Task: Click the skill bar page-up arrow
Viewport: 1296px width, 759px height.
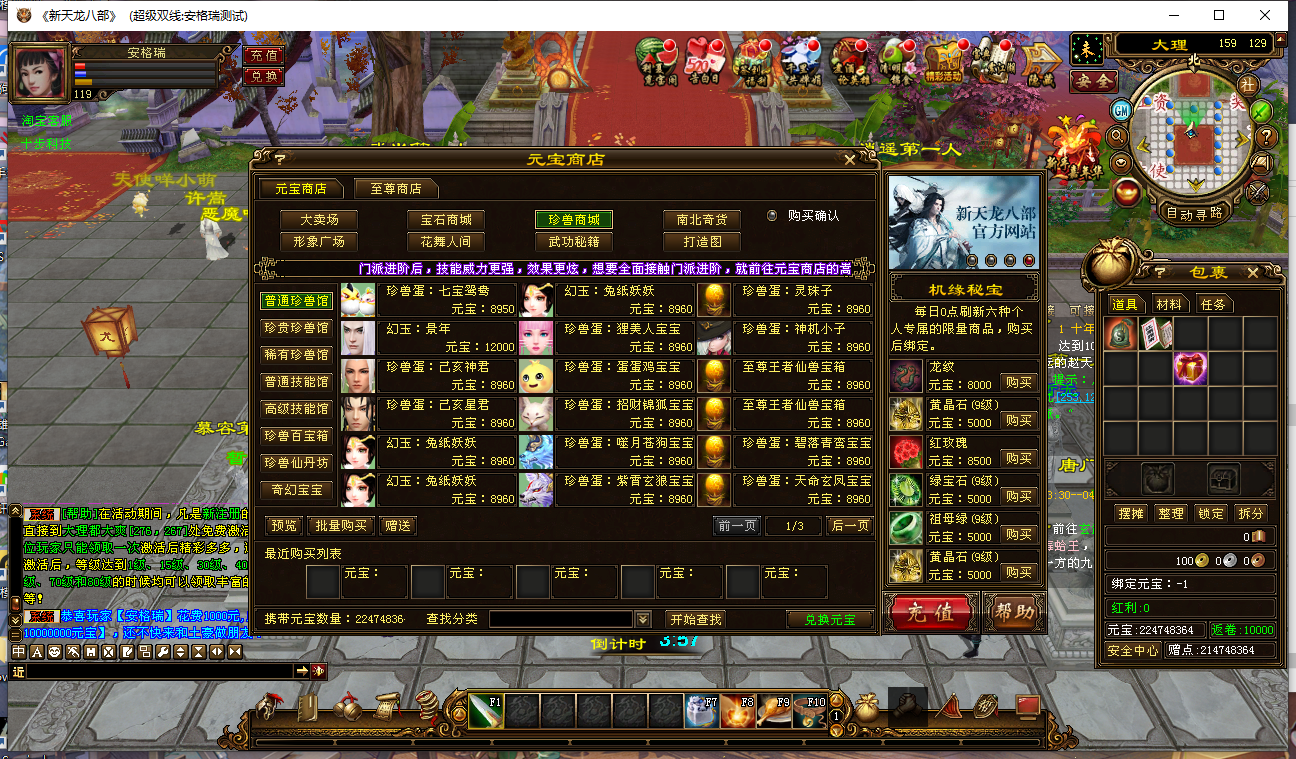Action: [835, 699]
